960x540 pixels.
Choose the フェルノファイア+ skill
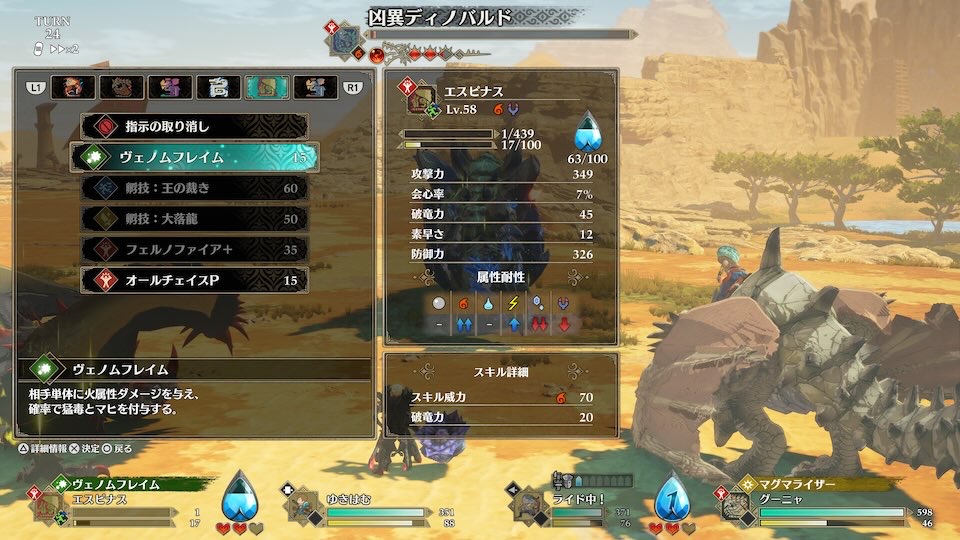tap(193, 250)
